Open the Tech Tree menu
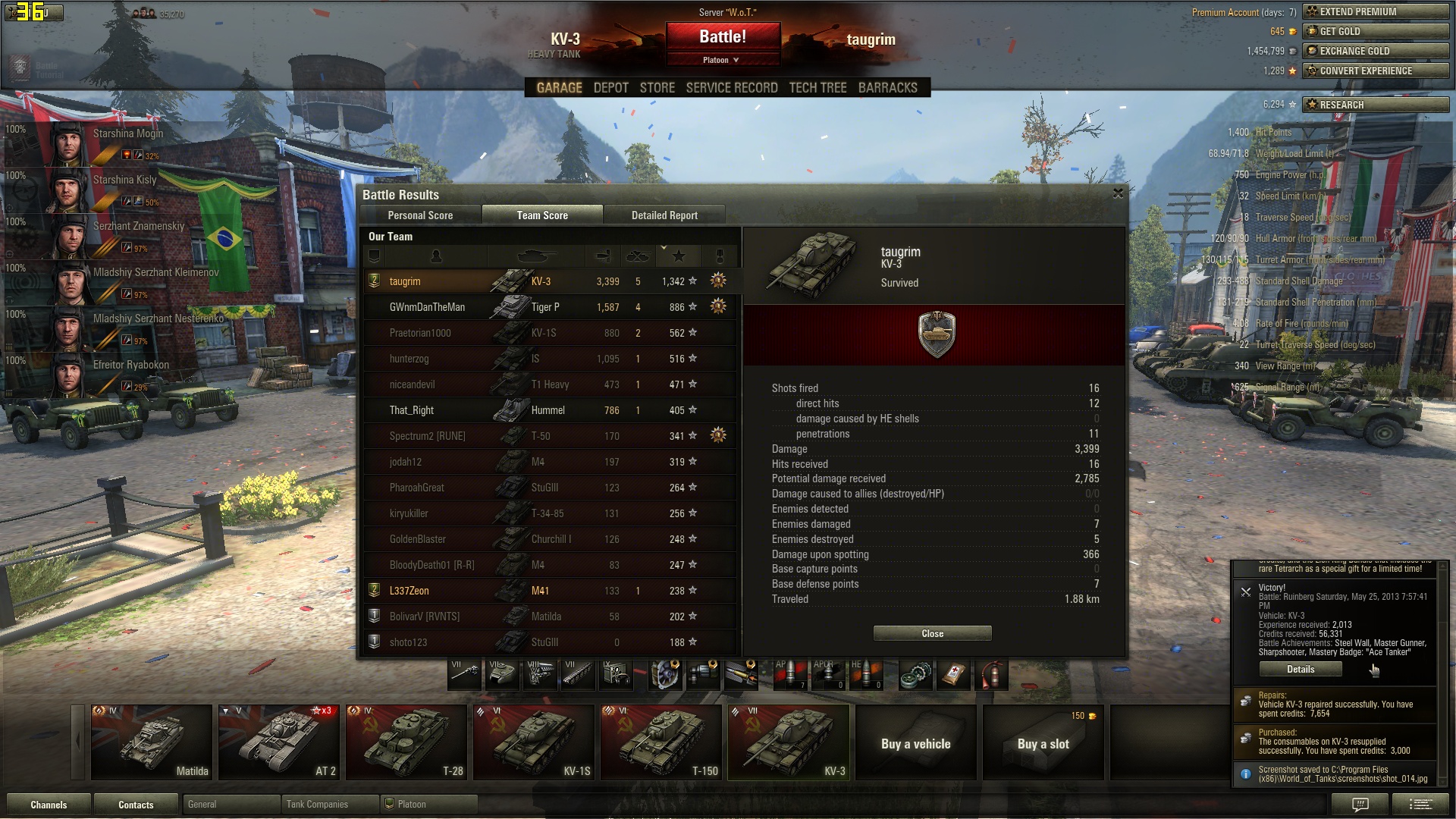Image resolution: width=1456 pixels, height=819 pixels. pyautogui.click(x=817, y=88)
